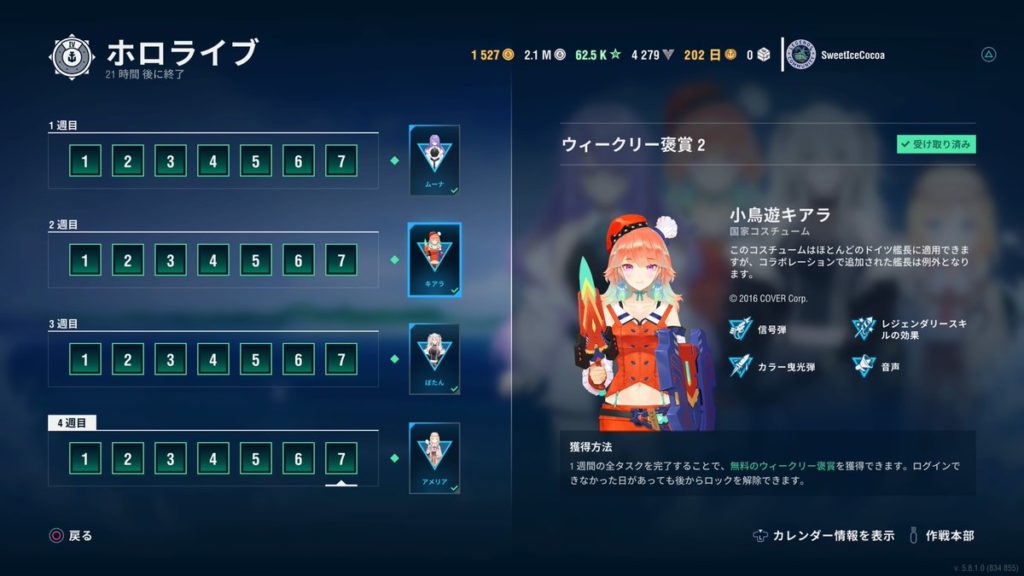This screenshot has width=1024, height=576.
Task: Show calendar info (カレンダー情報を表示)
Action: pos(824,536)
